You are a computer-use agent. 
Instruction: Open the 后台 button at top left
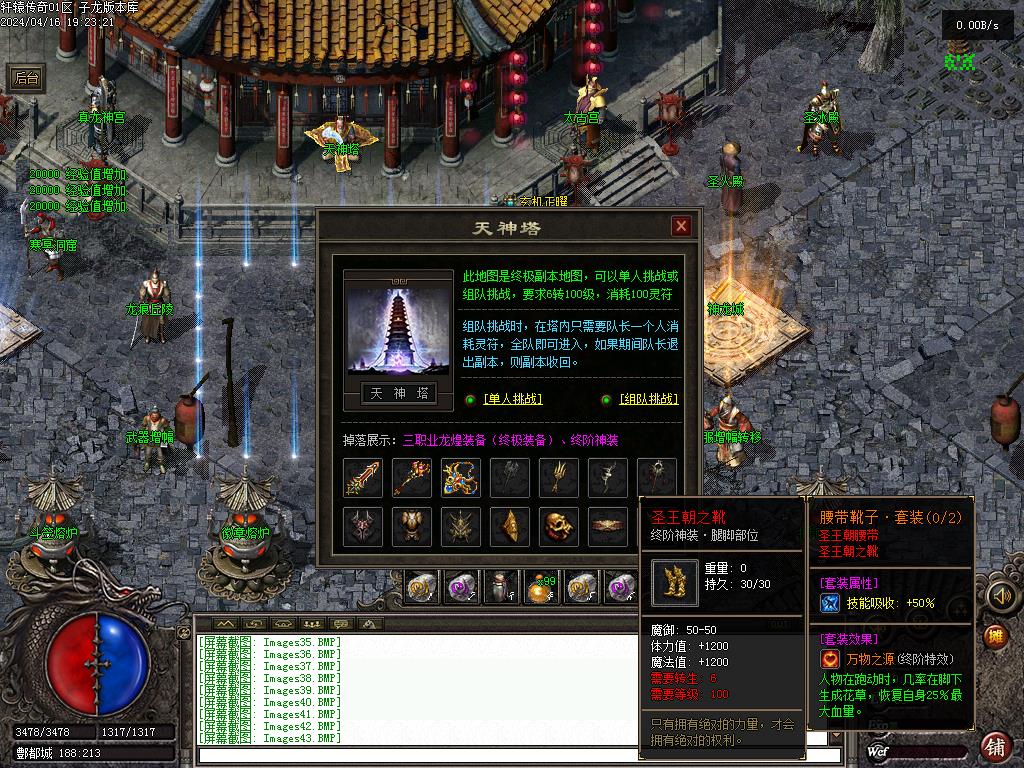(x=27, y=79)
